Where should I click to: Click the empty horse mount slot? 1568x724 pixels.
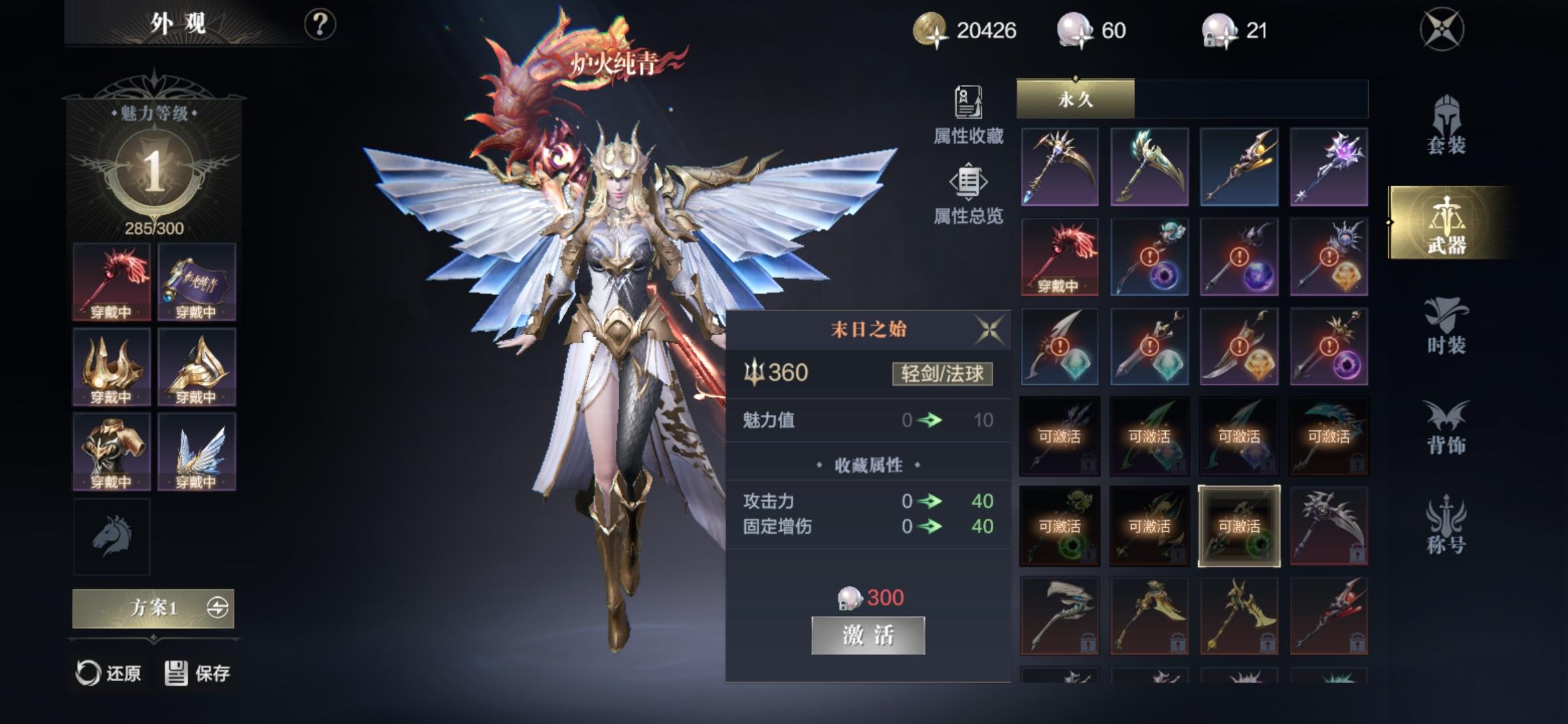click(111, 536)
